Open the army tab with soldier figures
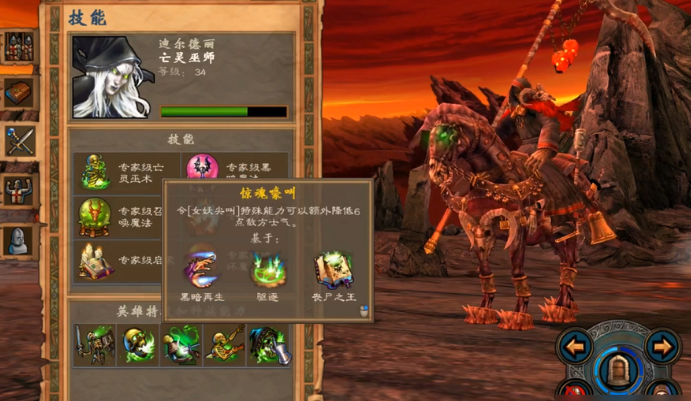This screenshot has height=401, width=691. [x=19, y=46]
